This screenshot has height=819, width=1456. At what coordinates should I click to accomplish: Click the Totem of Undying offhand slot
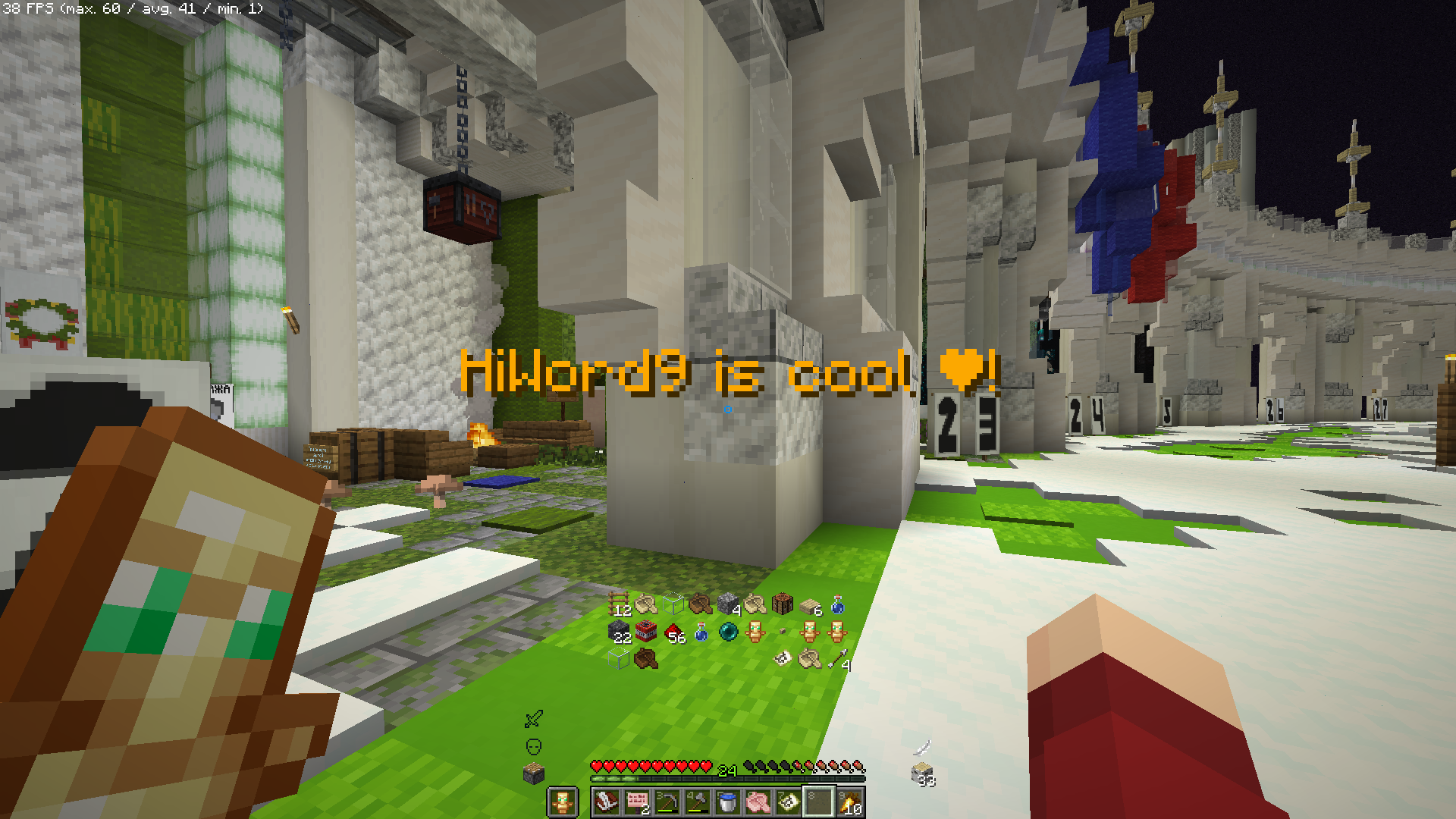[x=563, y=800]
